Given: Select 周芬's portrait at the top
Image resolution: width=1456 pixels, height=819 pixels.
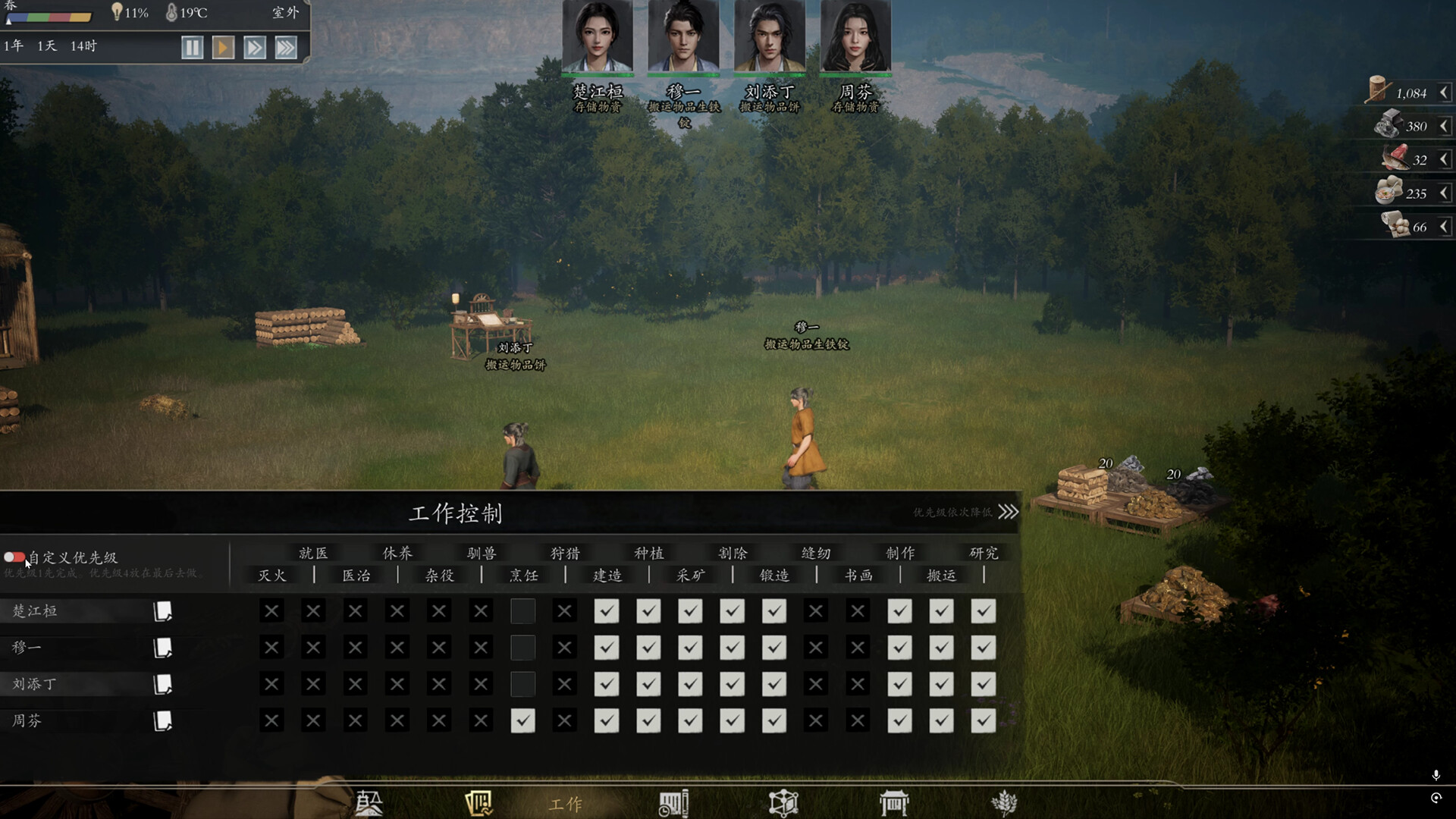Looking at the screenshot, I should (855, 36).
